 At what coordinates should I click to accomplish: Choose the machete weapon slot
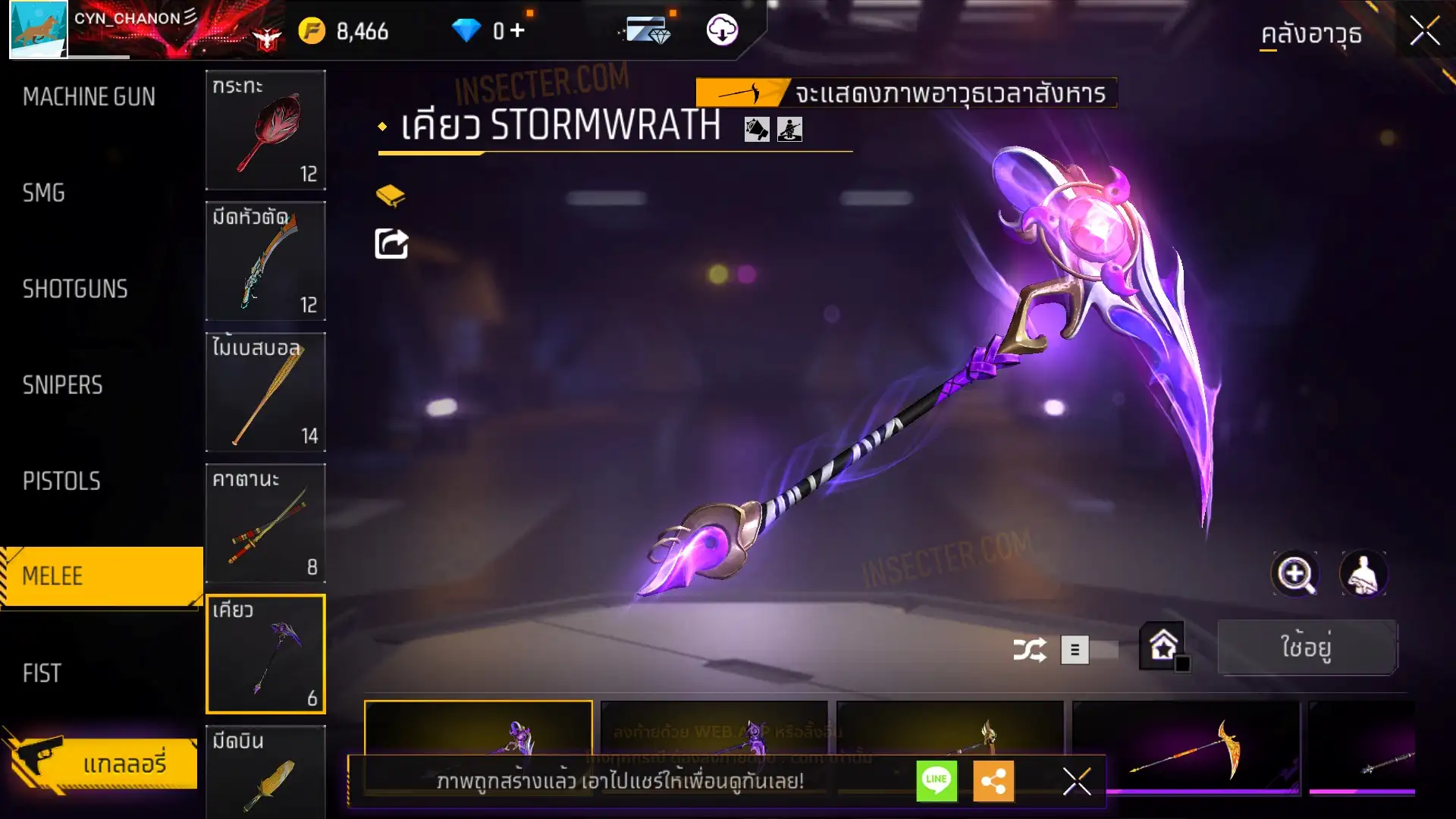pyautogui.click(x=265, y=261)
